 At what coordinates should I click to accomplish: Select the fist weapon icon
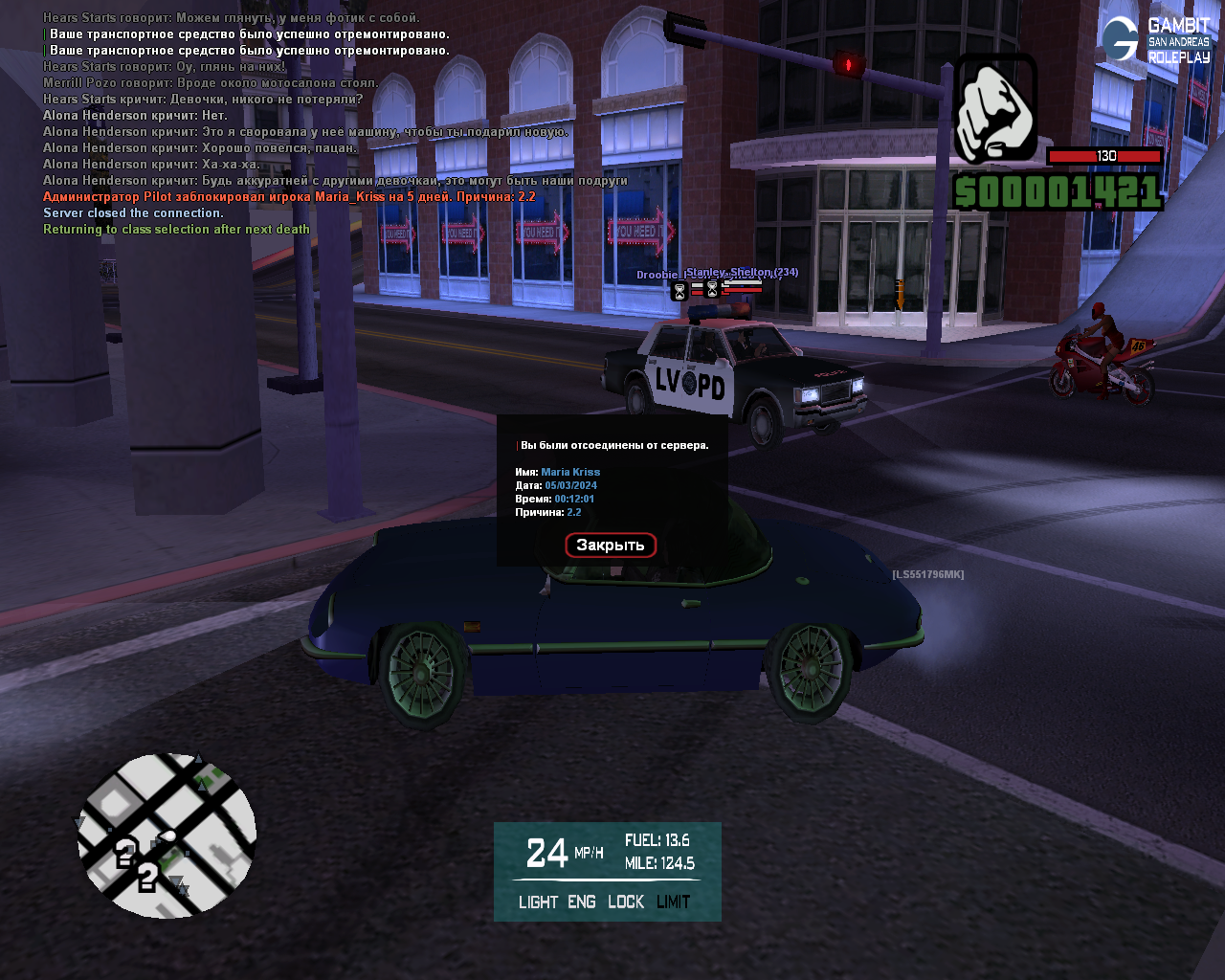click(x=995, y=108)
